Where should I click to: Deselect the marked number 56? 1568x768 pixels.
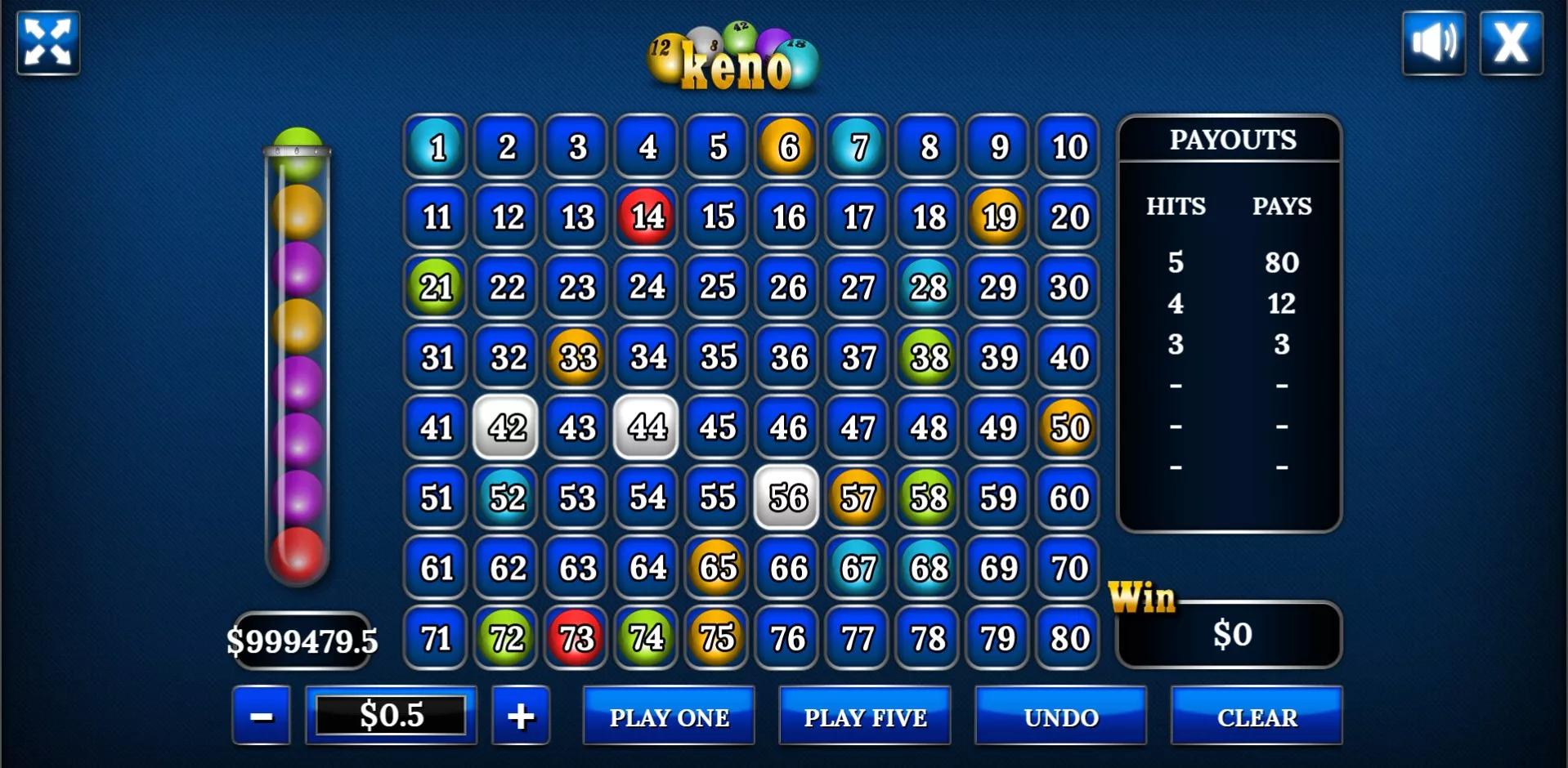point(786,497)
